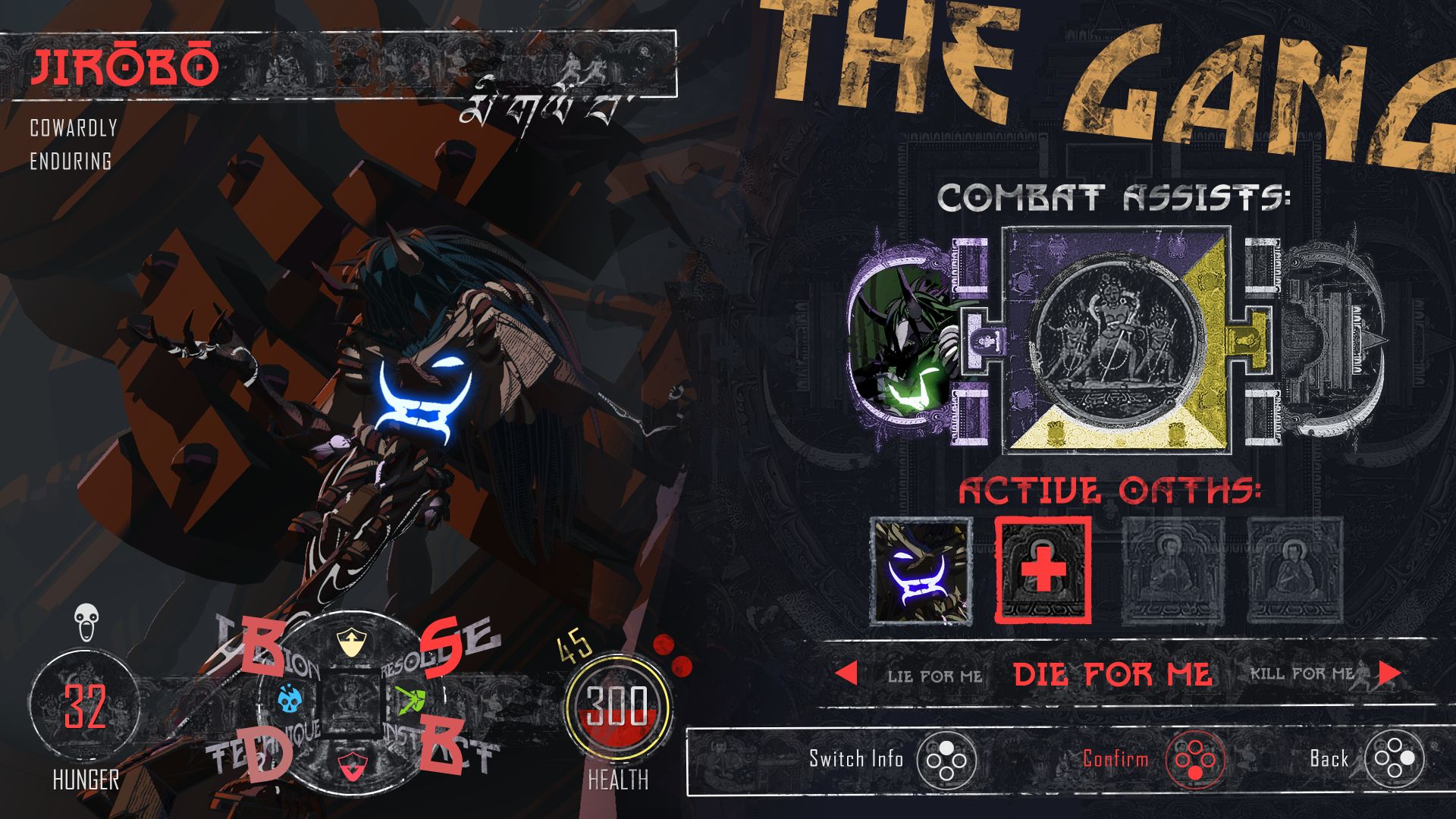The image size is (1456, 819).
Task: Click the right arrow past Kill For Me
Action: tap(1389, 673)
